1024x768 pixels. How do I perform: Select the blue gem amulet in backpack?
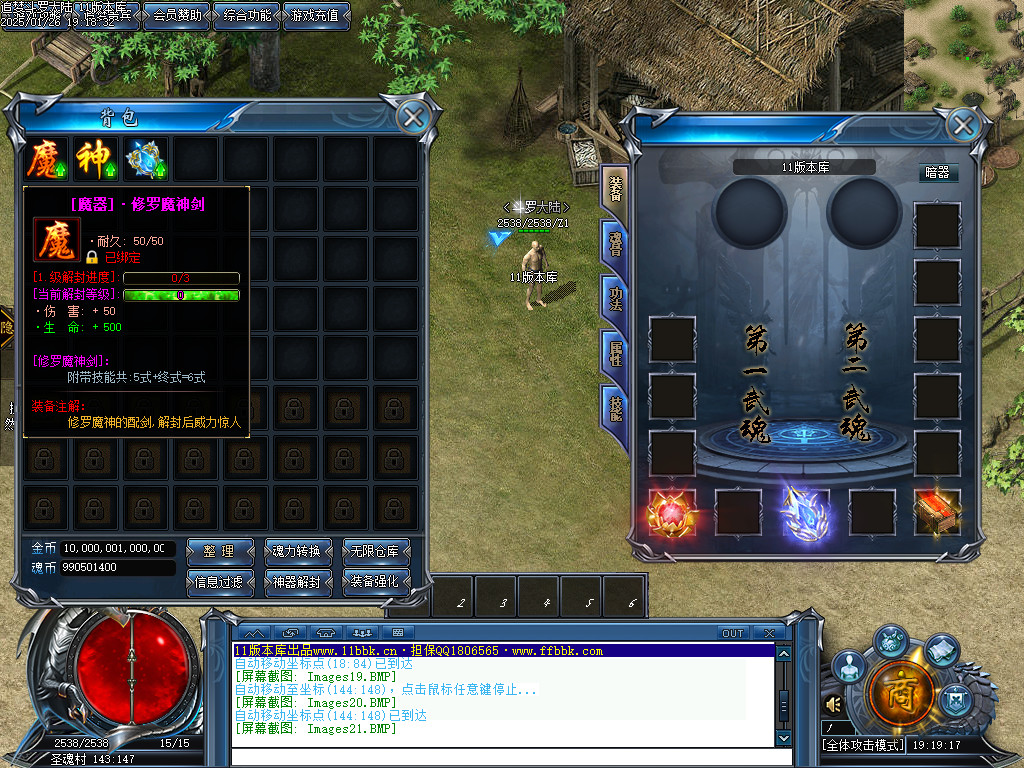pos(146,159)
